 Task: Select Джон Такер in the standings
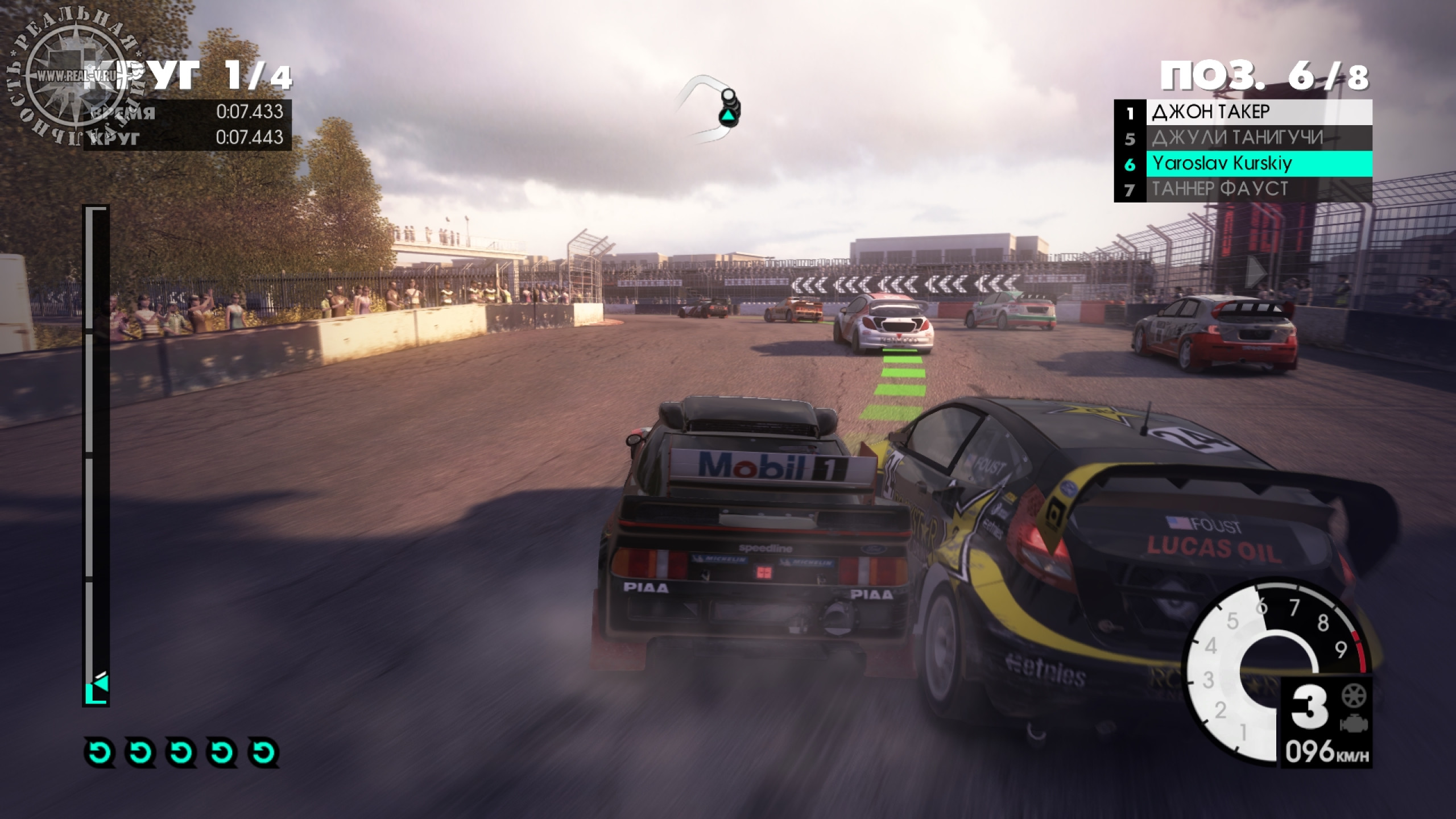point(1243,112)
